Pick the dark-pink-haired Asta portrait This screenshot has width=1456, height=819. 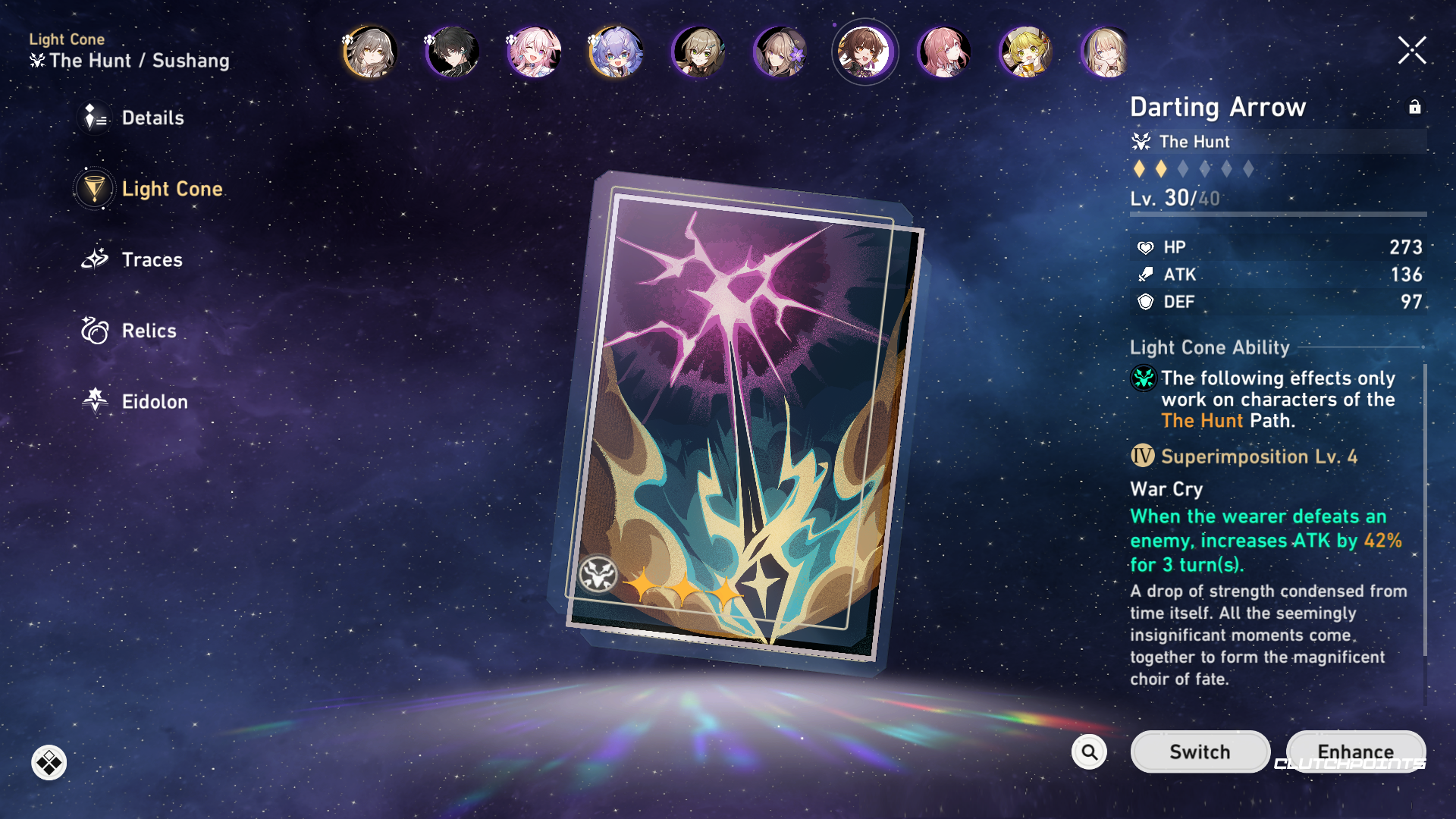[944, 52]
